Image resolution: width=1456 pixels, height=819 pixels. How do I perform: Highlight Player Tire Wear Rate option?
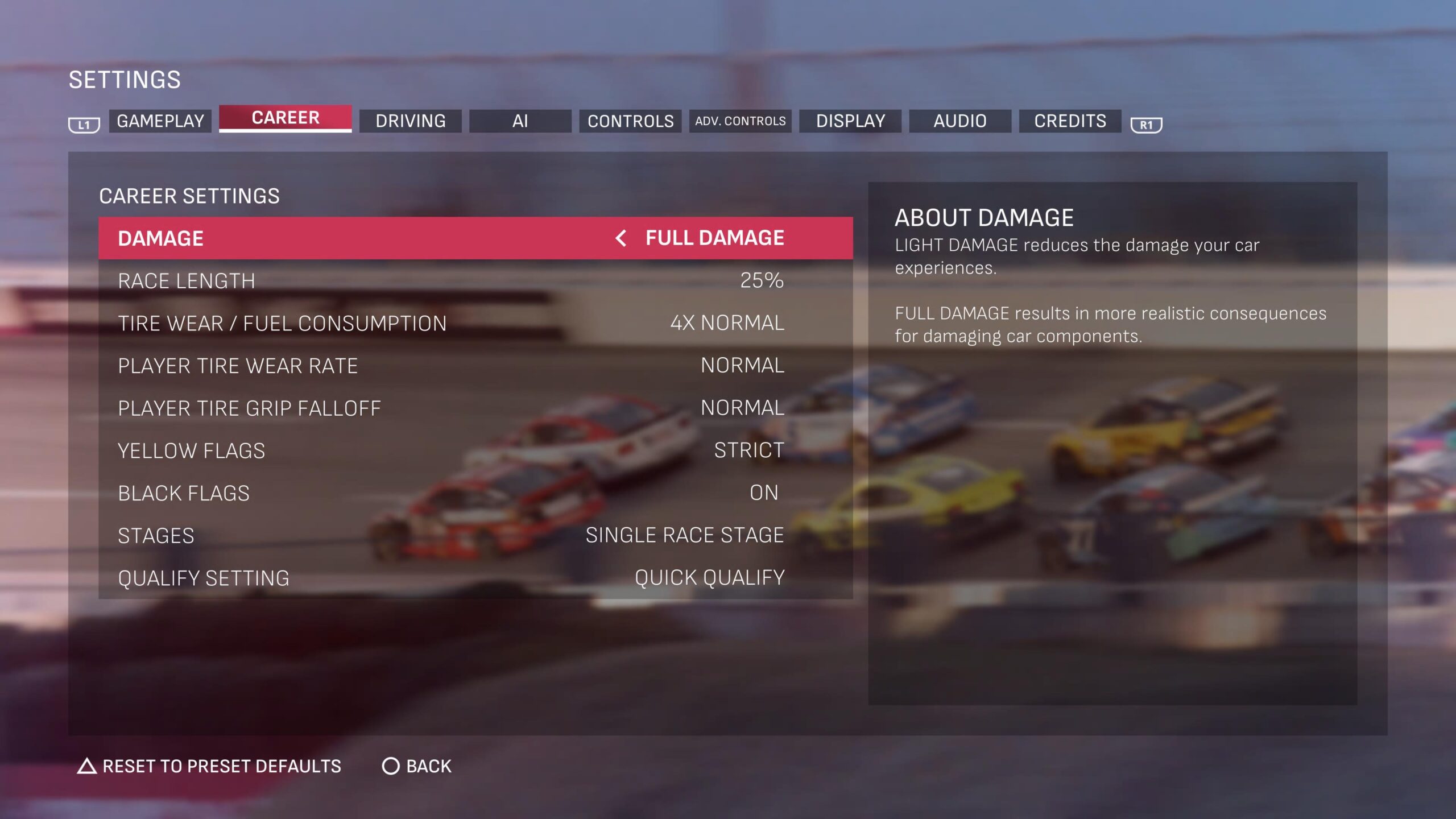coord(475,366)
